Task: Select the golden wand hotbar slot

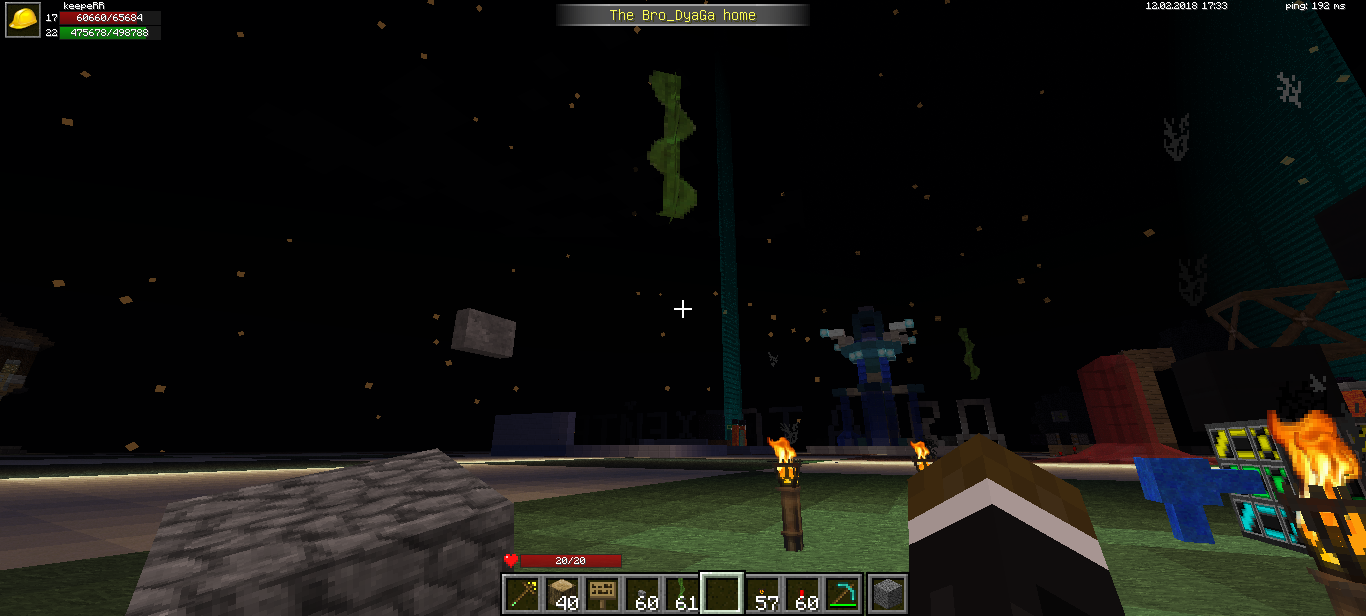Action: click(522, 594)
